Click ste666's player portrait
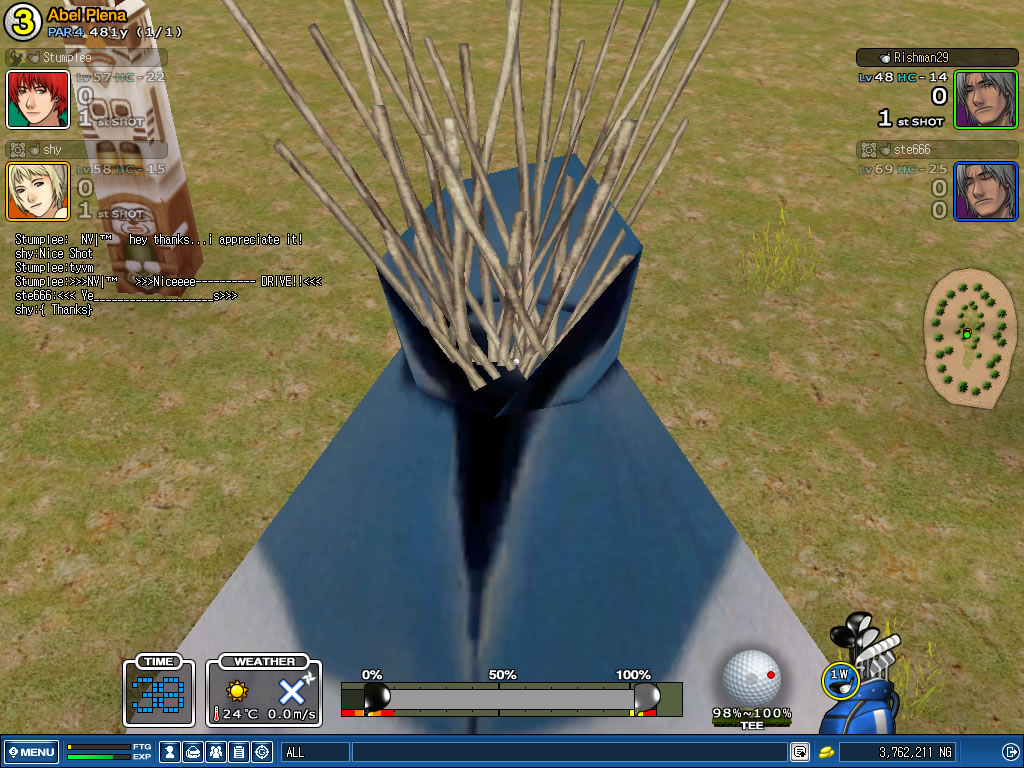The image size is (1024, 768). (x=985, y=191)
